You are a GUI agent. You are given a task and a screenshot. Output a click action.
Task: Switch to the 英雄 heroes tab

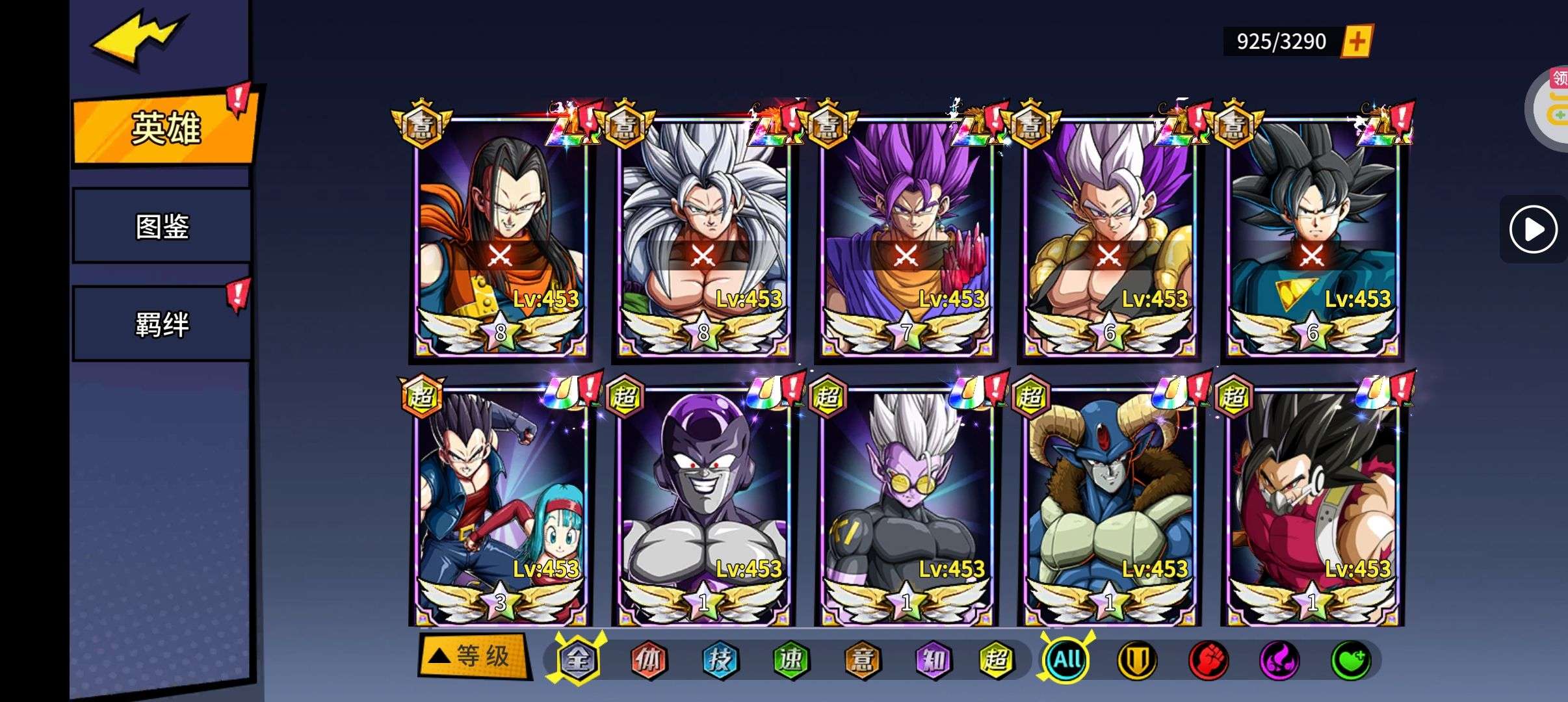(x=165, y=128)
